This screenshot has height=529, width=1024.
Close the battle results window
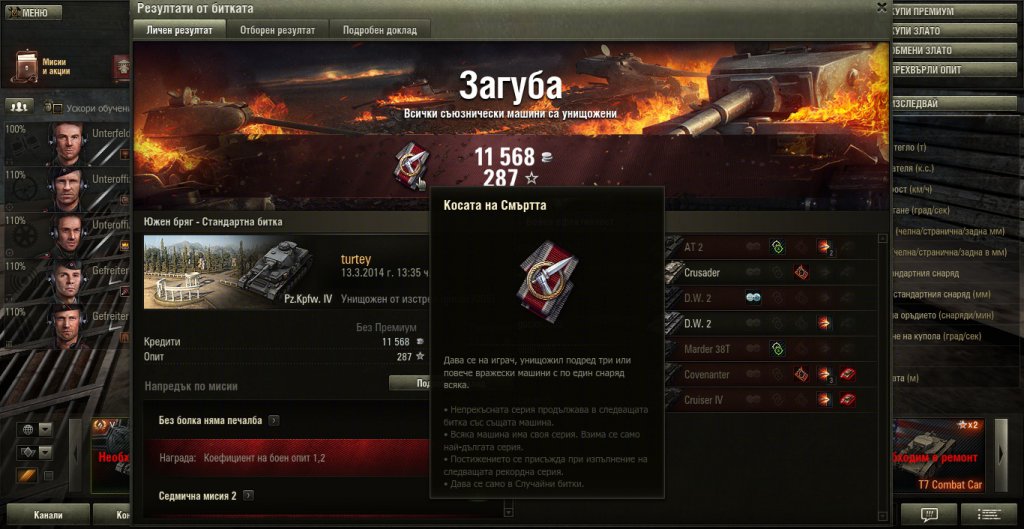(x=881, y=7)
